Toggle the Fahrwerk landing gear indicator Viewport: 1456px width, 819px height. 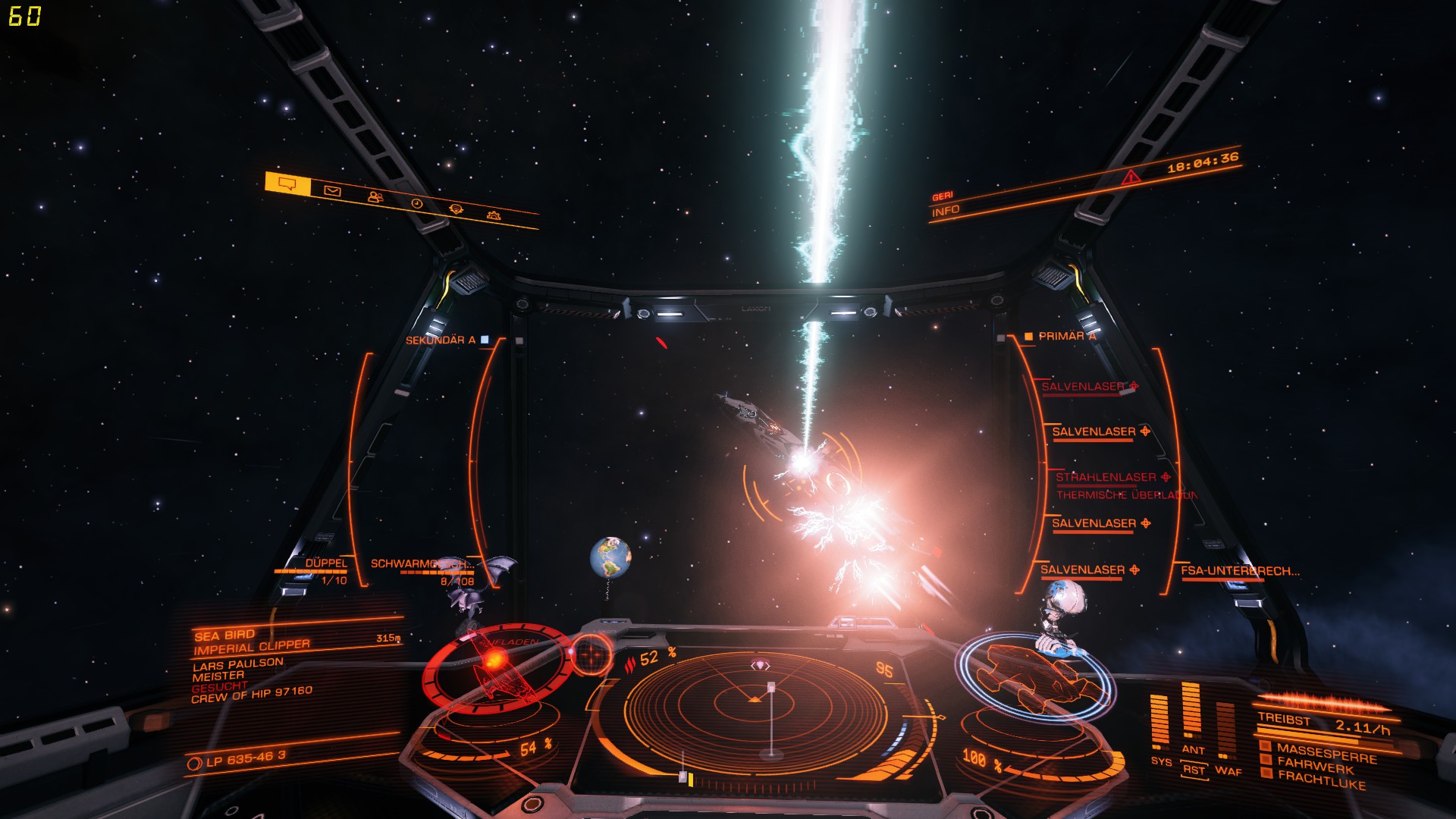click(x=1315, y=765)
